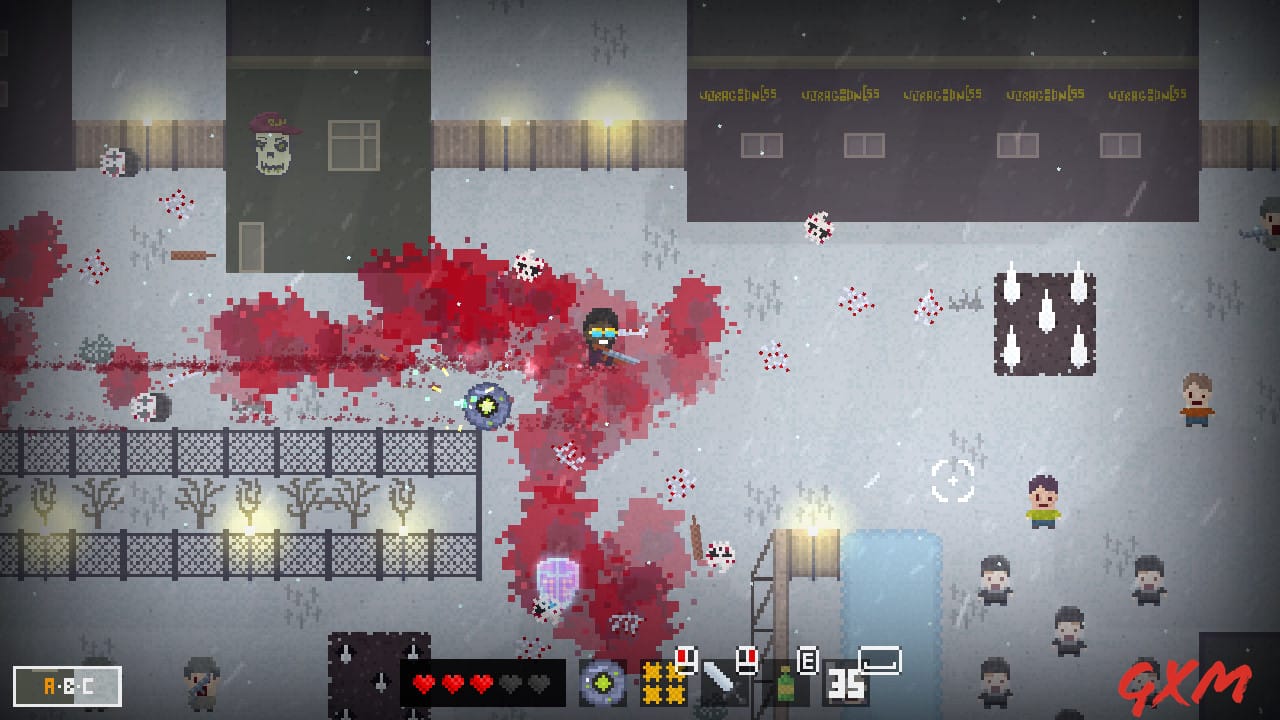Select the knife weapon slot
Screen dimensions: 1280x720
tap(719, 685)
